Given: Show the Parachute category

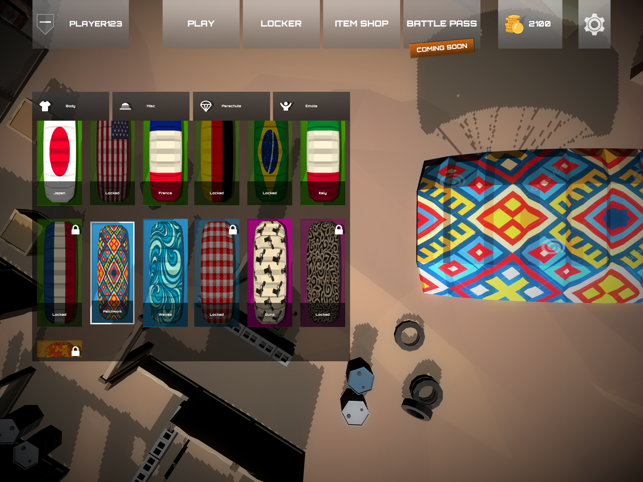Looking at the screenshot, I should click(x=231, y=106).
